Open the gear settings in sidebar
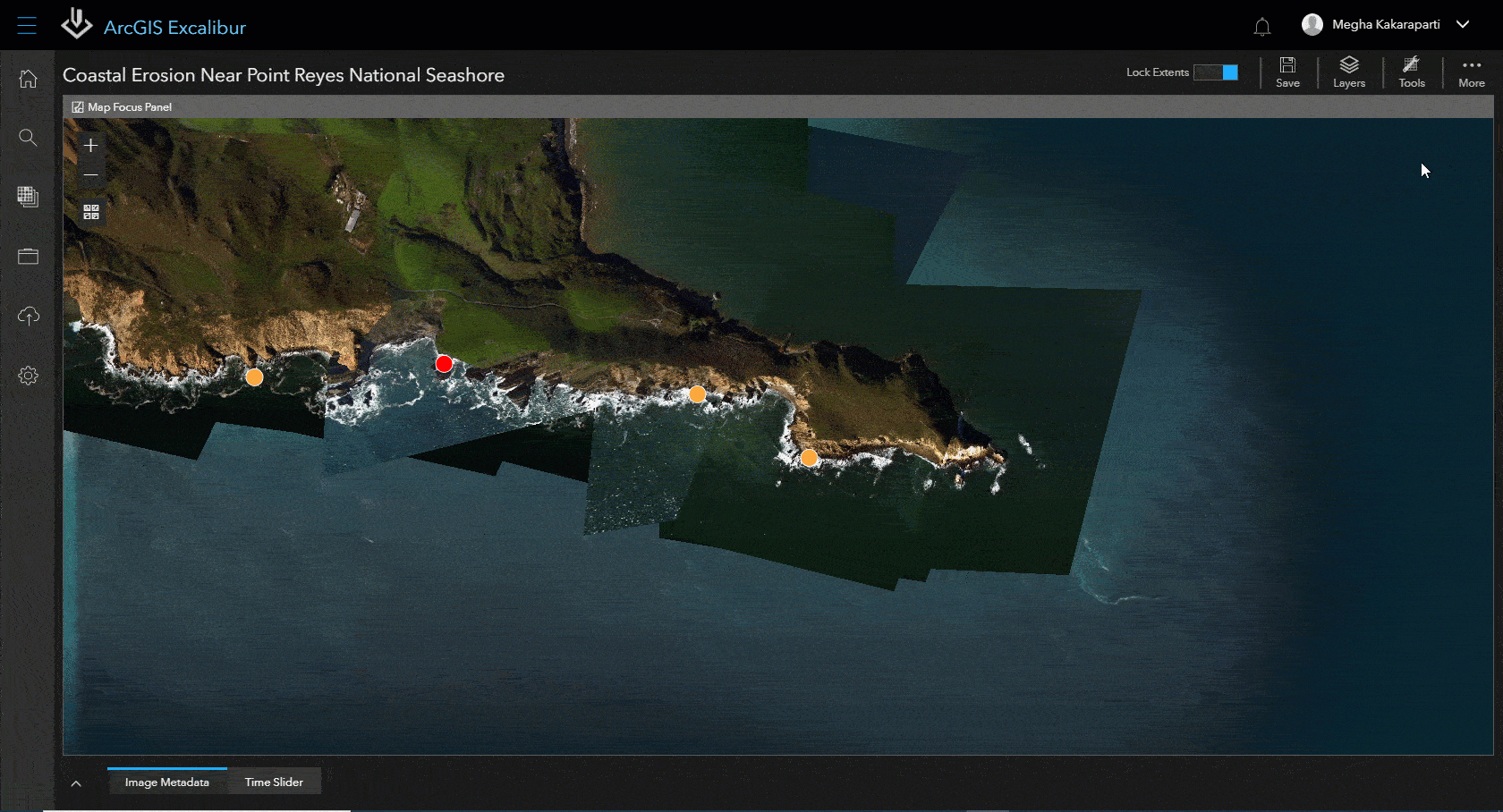1503x812 pixels. coord(29,376)
